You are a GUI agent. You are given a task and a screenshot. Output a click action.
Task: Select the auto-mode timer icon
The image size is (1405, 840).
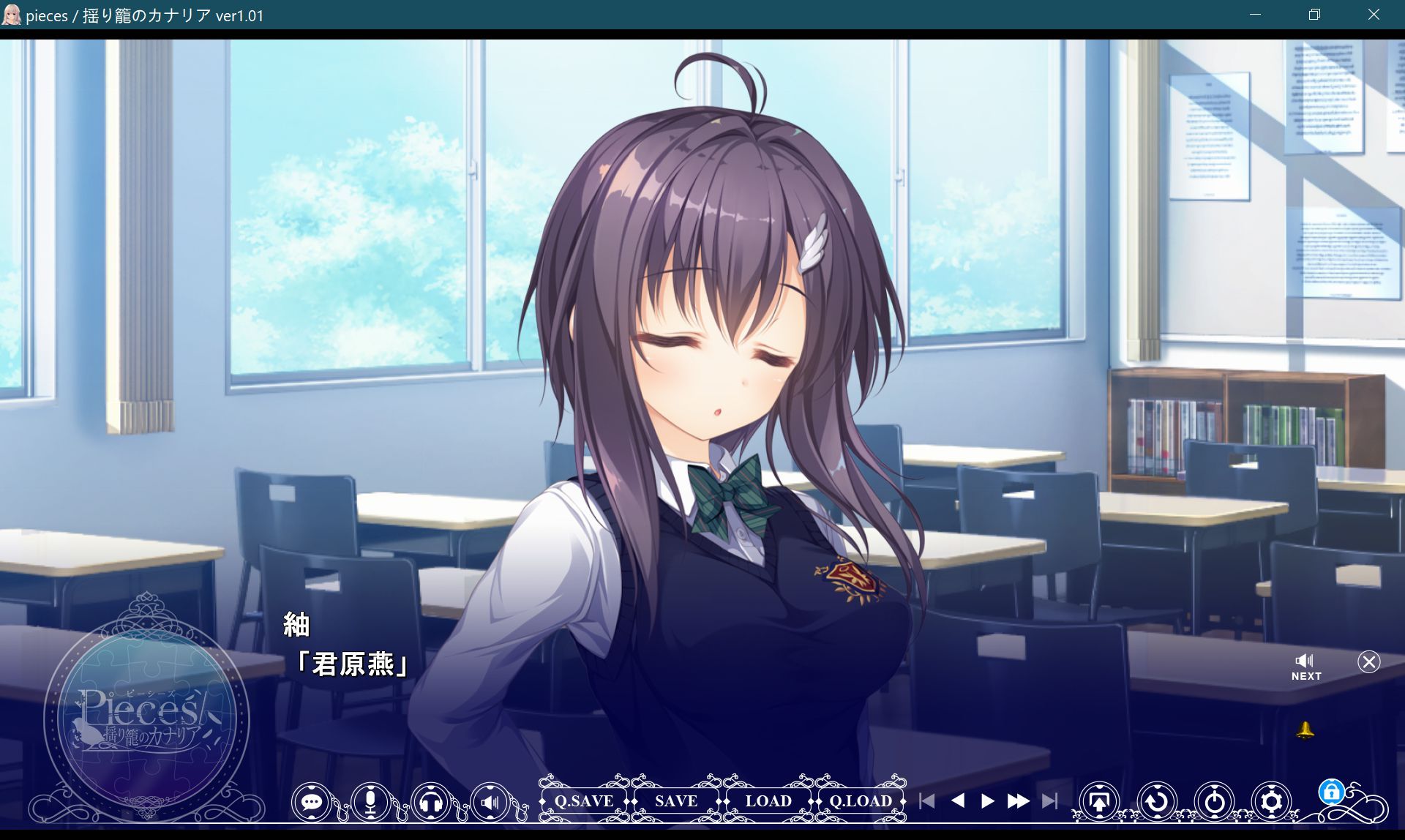click(1213, 802)
